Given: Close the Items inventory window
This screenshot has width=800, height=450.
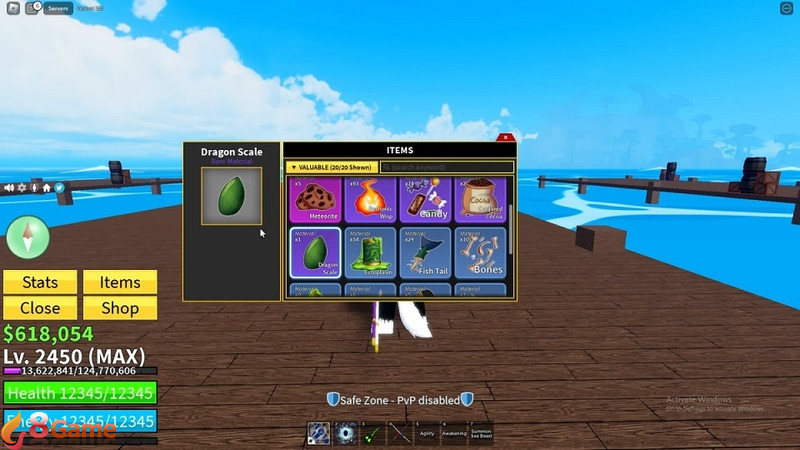Looking at the screenshot, I should (506, 138).
